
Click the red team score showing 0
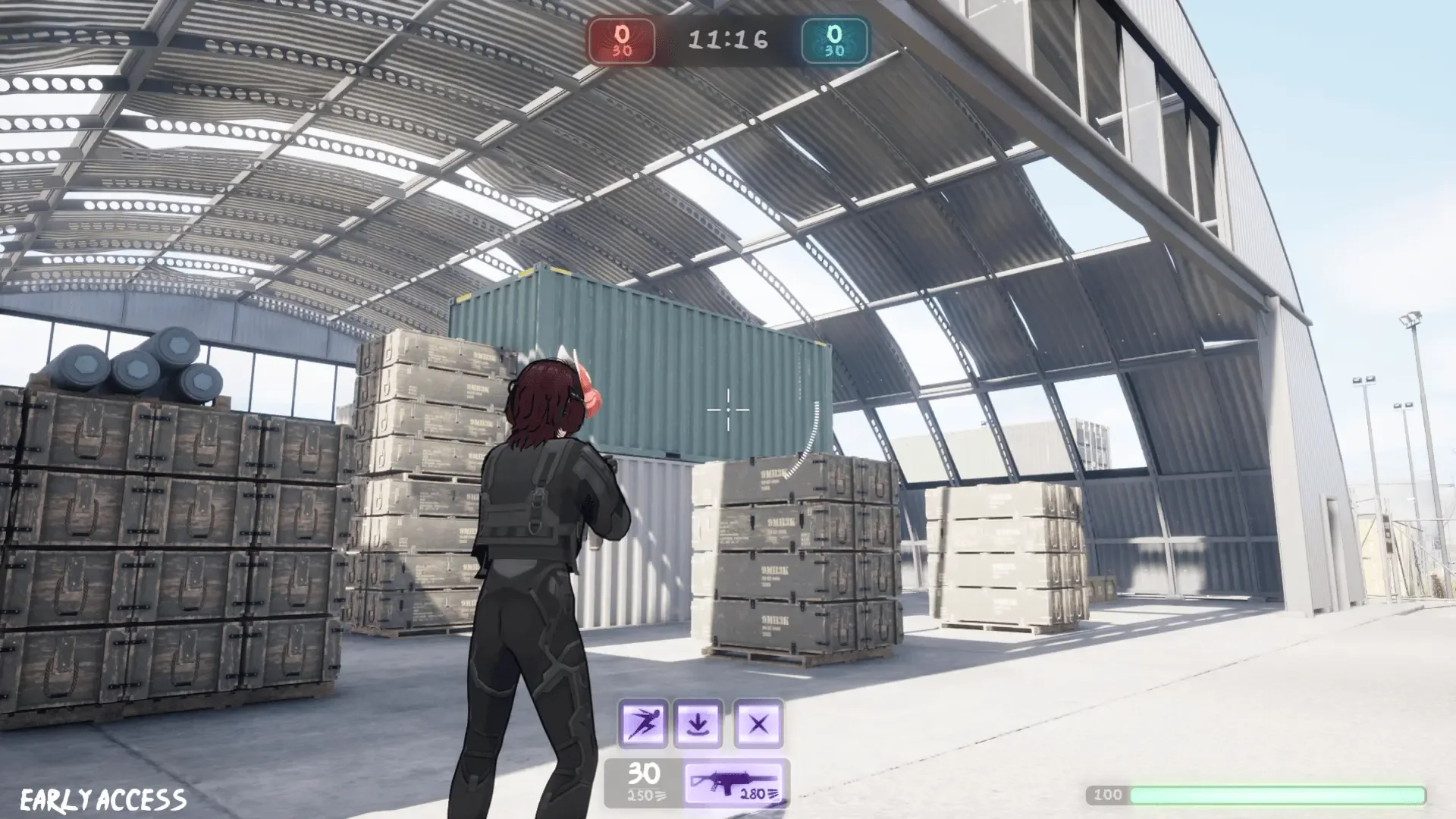622,34
